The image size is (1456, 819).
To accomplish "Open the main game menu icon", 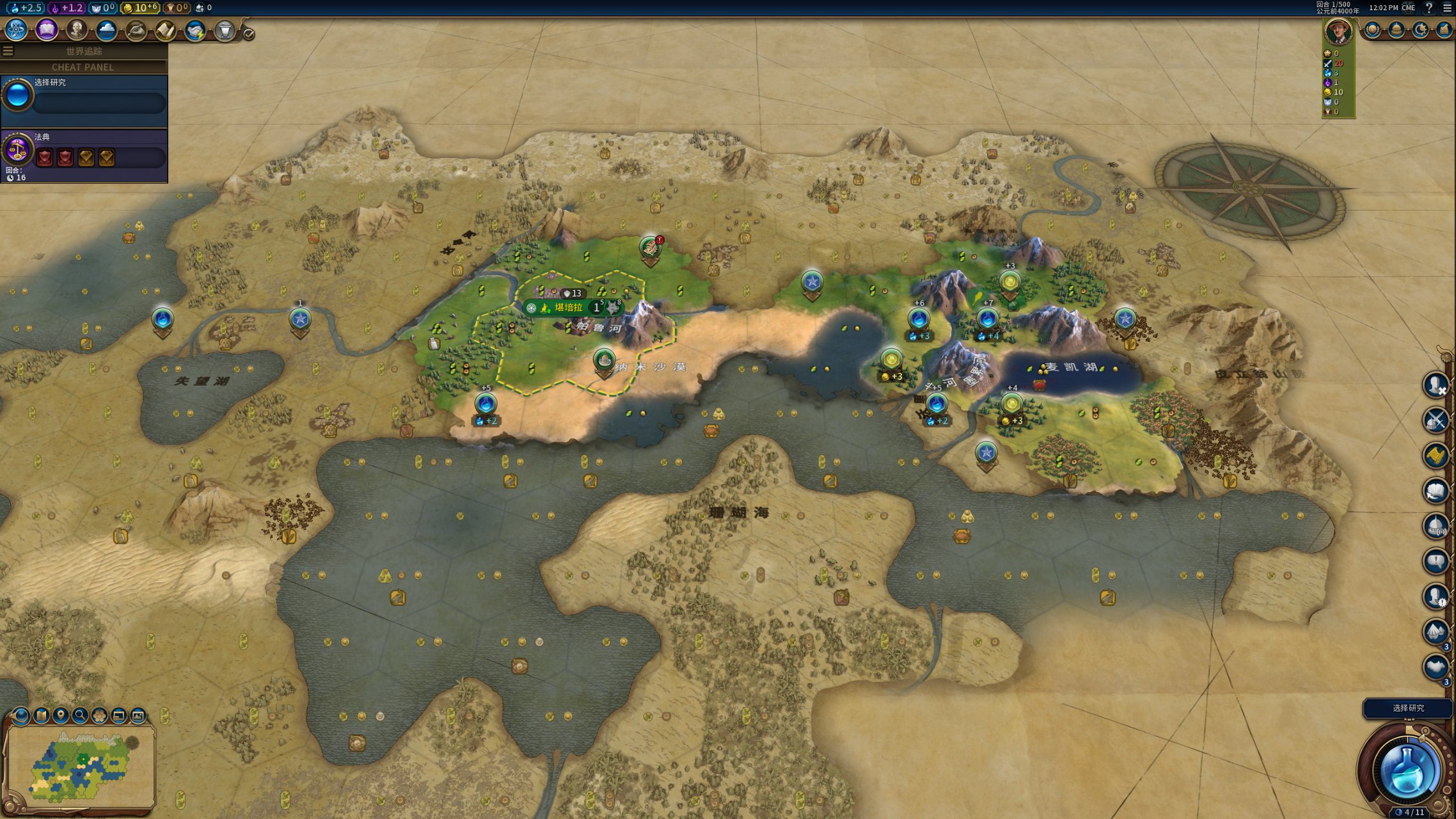I will (1447, 8).
